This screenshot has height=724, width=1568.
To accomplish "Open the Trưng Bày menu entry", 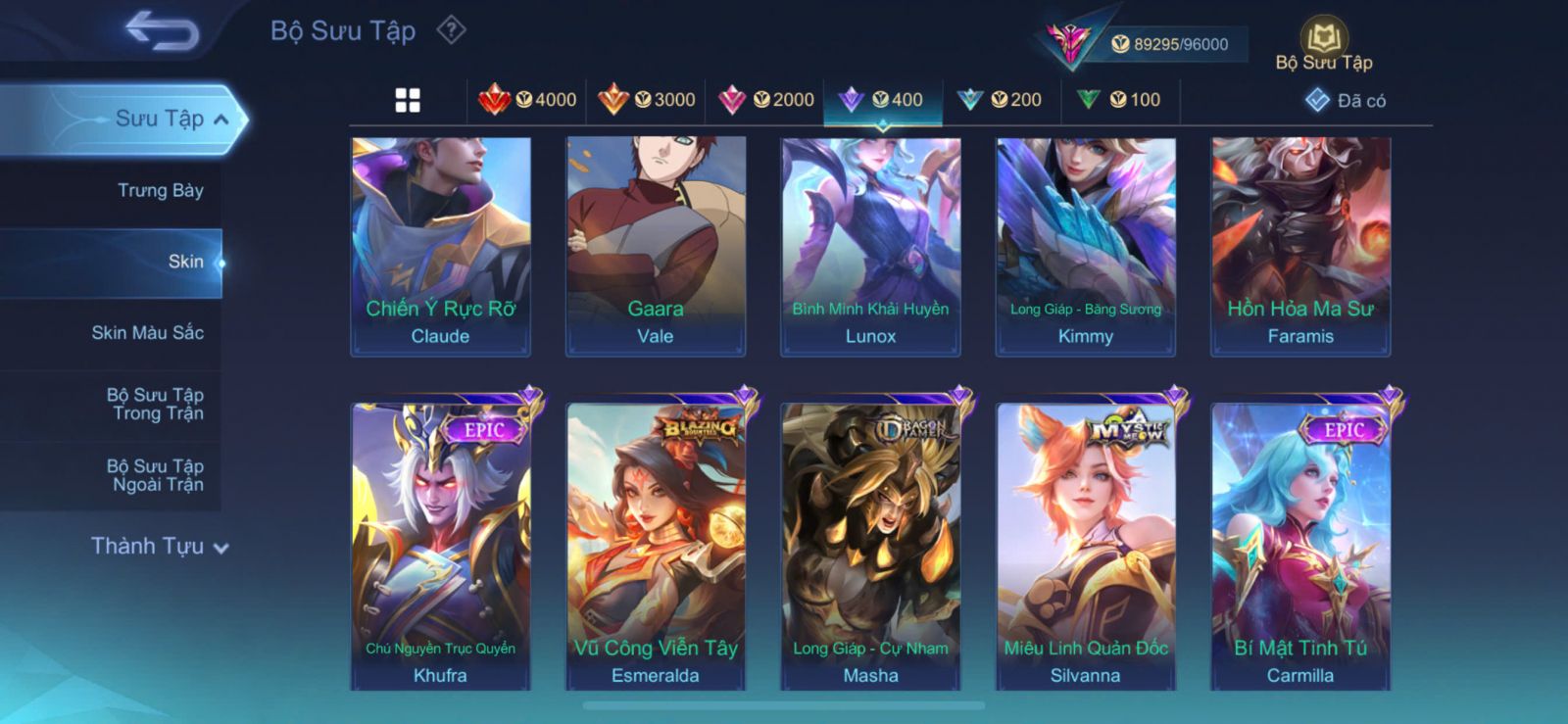I will (x=160, y=190).
